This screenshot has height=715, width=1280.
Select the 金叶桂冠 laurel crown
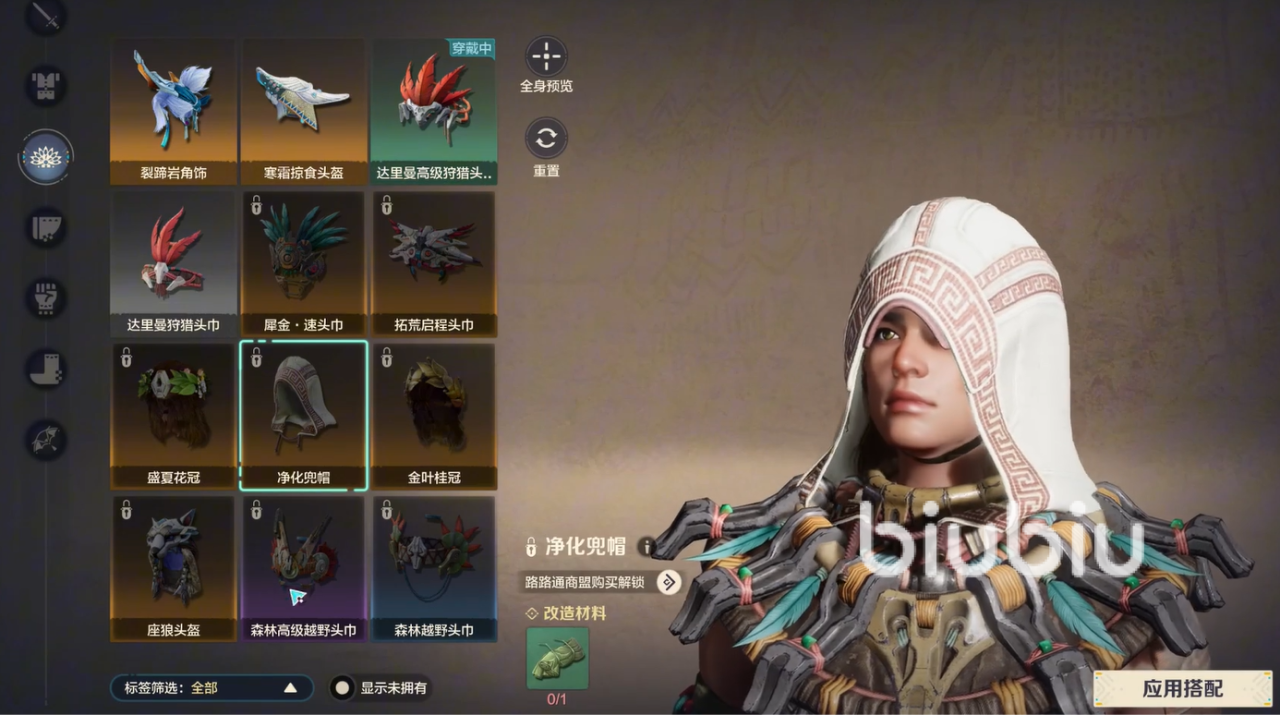(x=434, y=416)
